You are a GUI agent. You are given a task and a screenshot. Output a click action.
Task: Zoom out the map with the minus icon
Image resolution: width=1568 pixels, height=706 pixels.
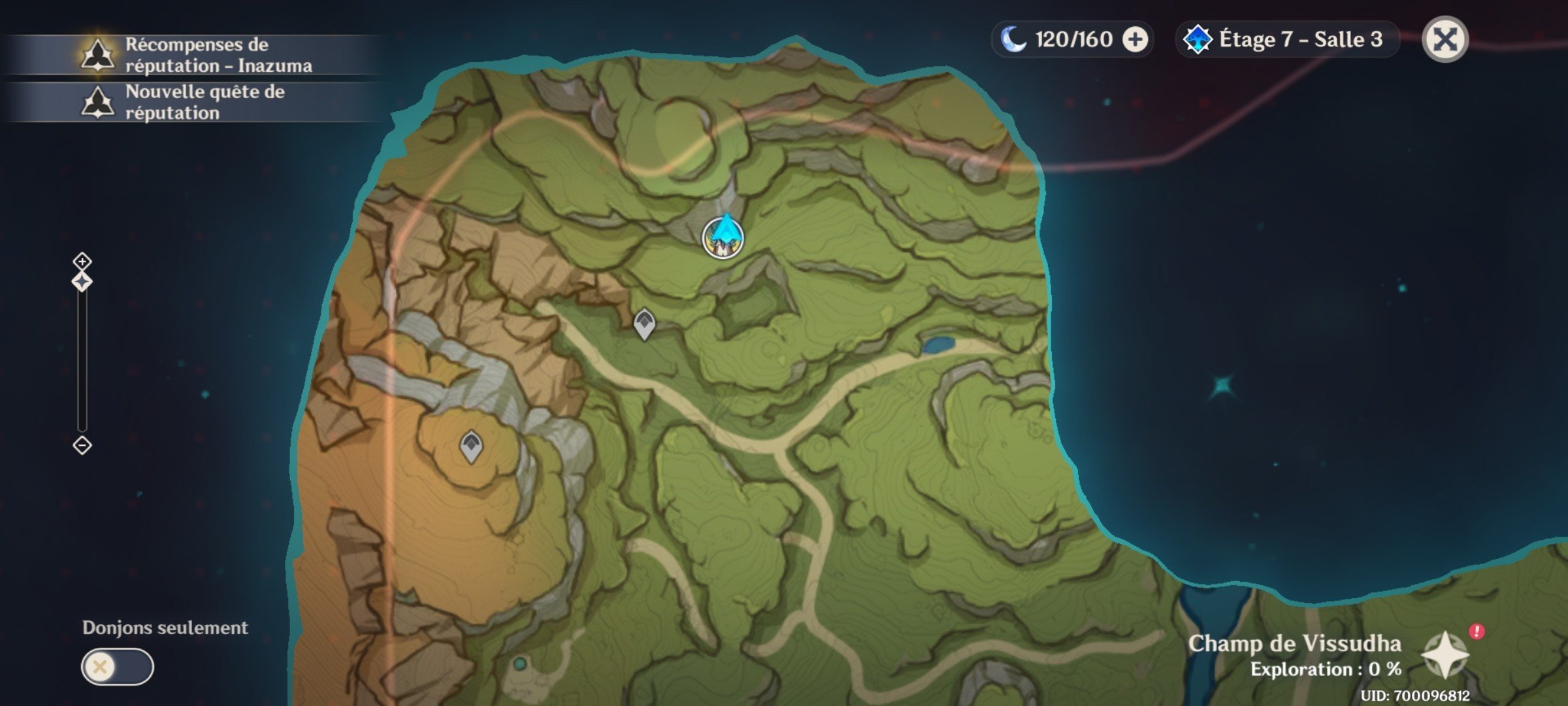pyautogui.click(x=82, y=445)
